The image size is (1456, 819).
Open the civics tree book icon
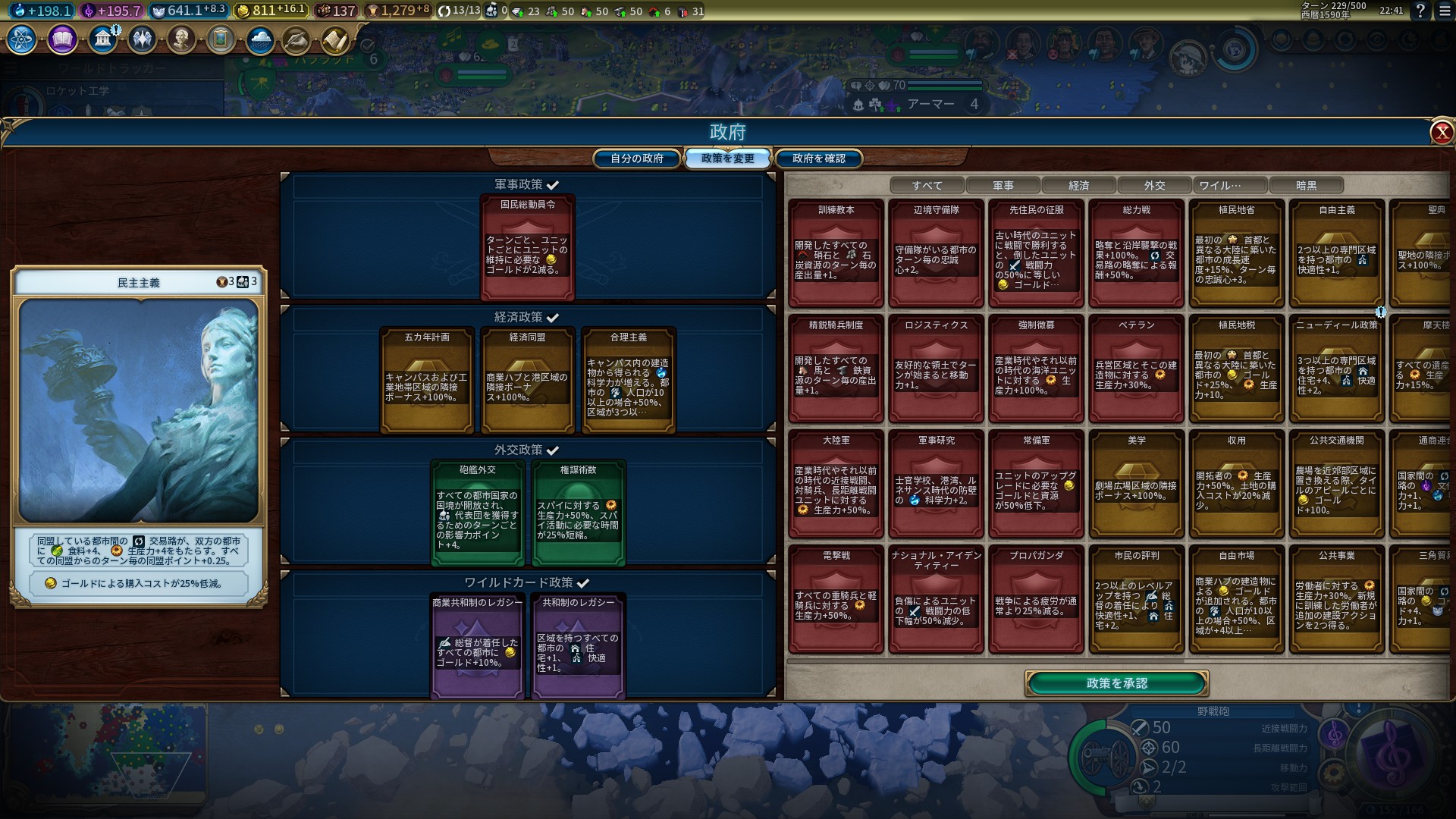(x=62, y=39)
